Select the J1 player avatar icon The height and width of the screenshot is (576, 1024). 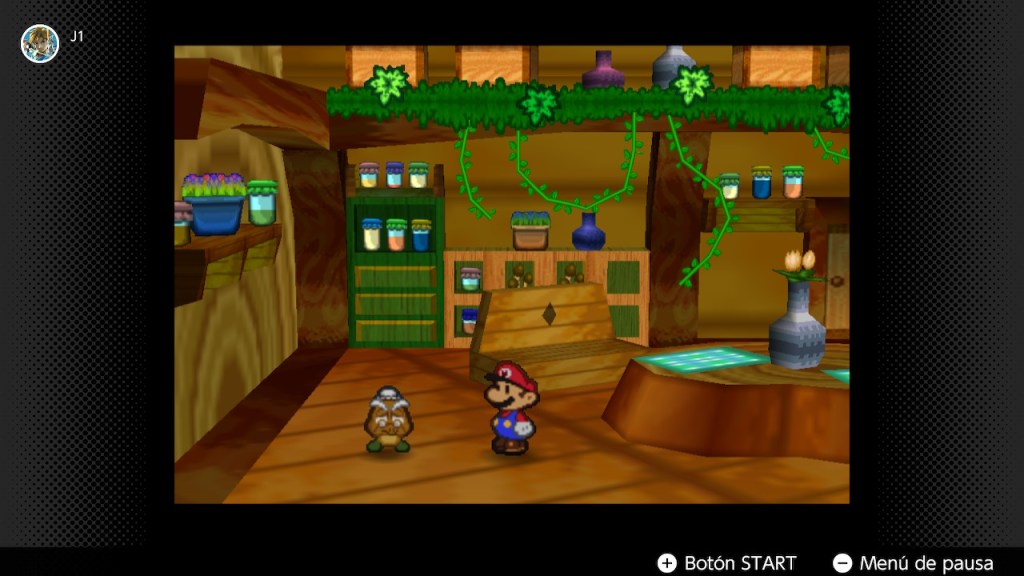(x=40, y=44)
